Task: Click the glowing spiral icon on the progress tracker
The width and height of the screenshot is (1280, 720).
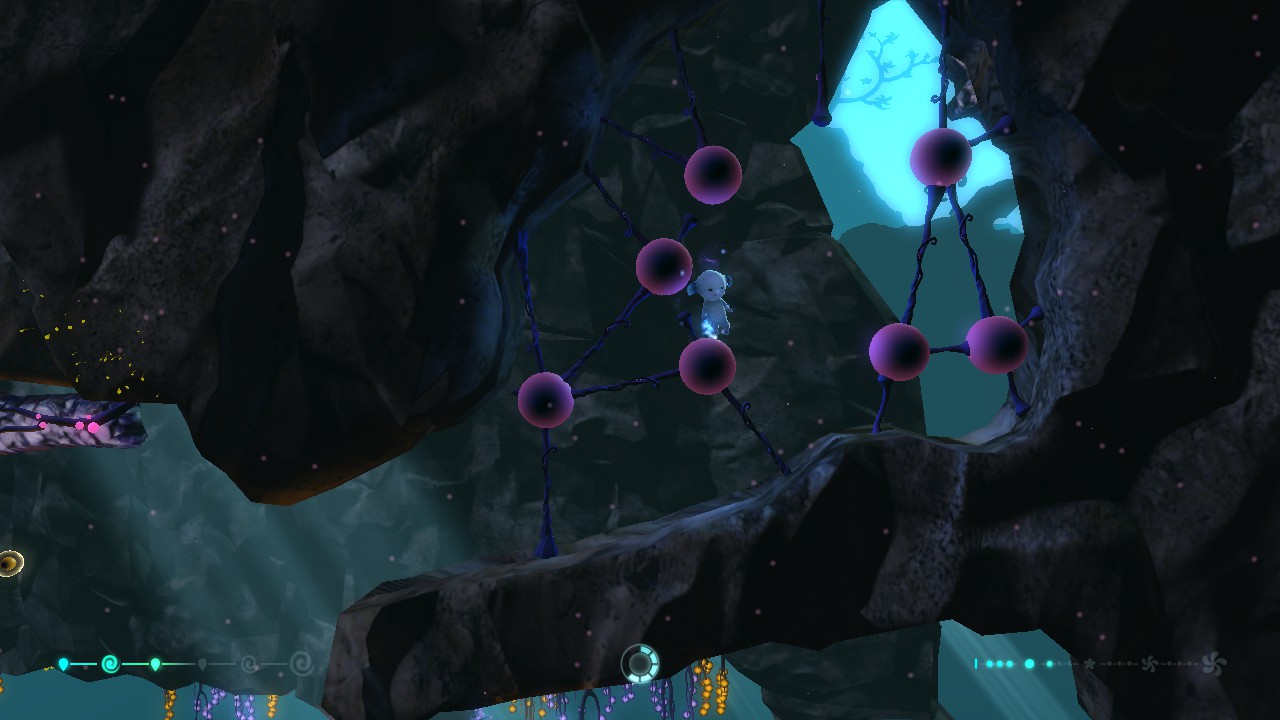Action: (110, 663)
